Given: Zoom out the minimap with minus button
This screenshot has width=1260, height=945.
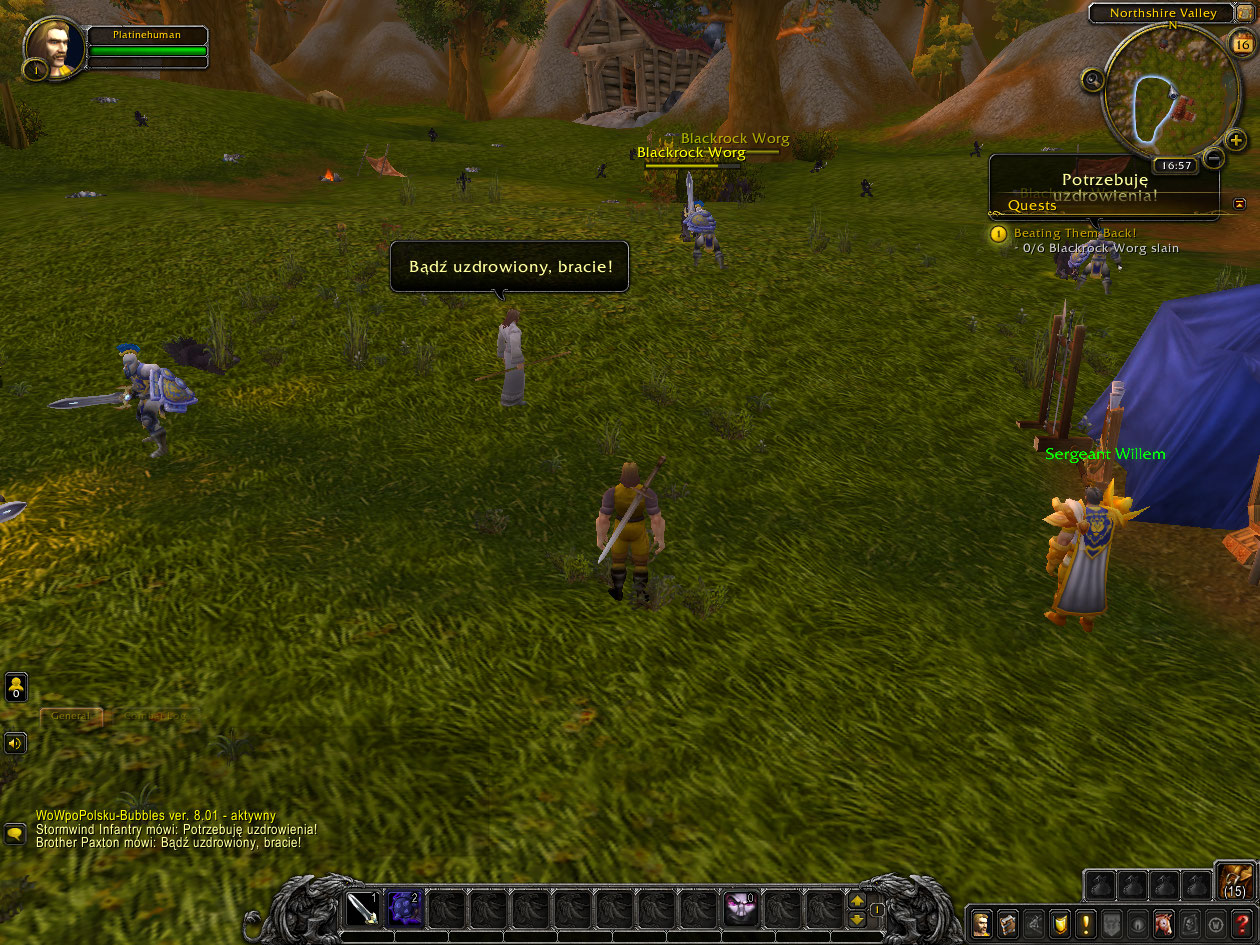Looking at the screenshot, I should 1213,157.
